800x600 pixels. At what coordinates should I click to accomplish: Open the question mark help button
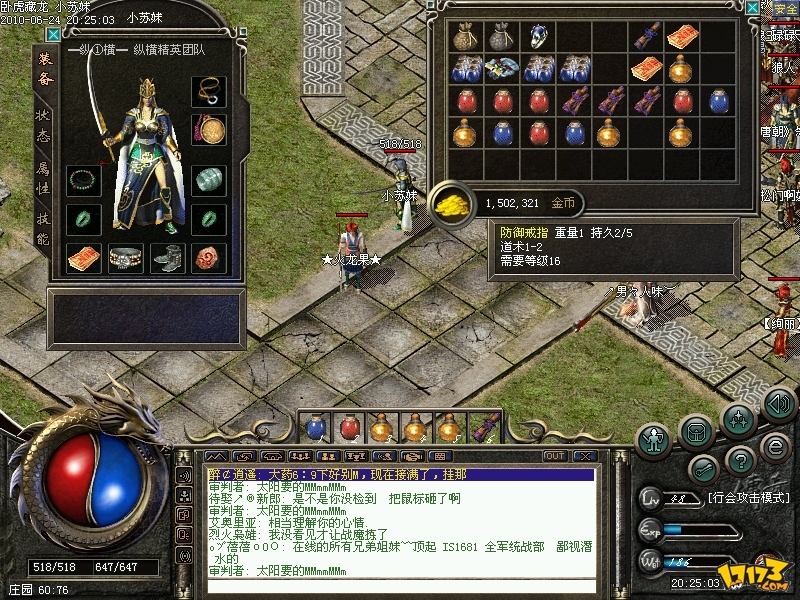coord(740,461)
